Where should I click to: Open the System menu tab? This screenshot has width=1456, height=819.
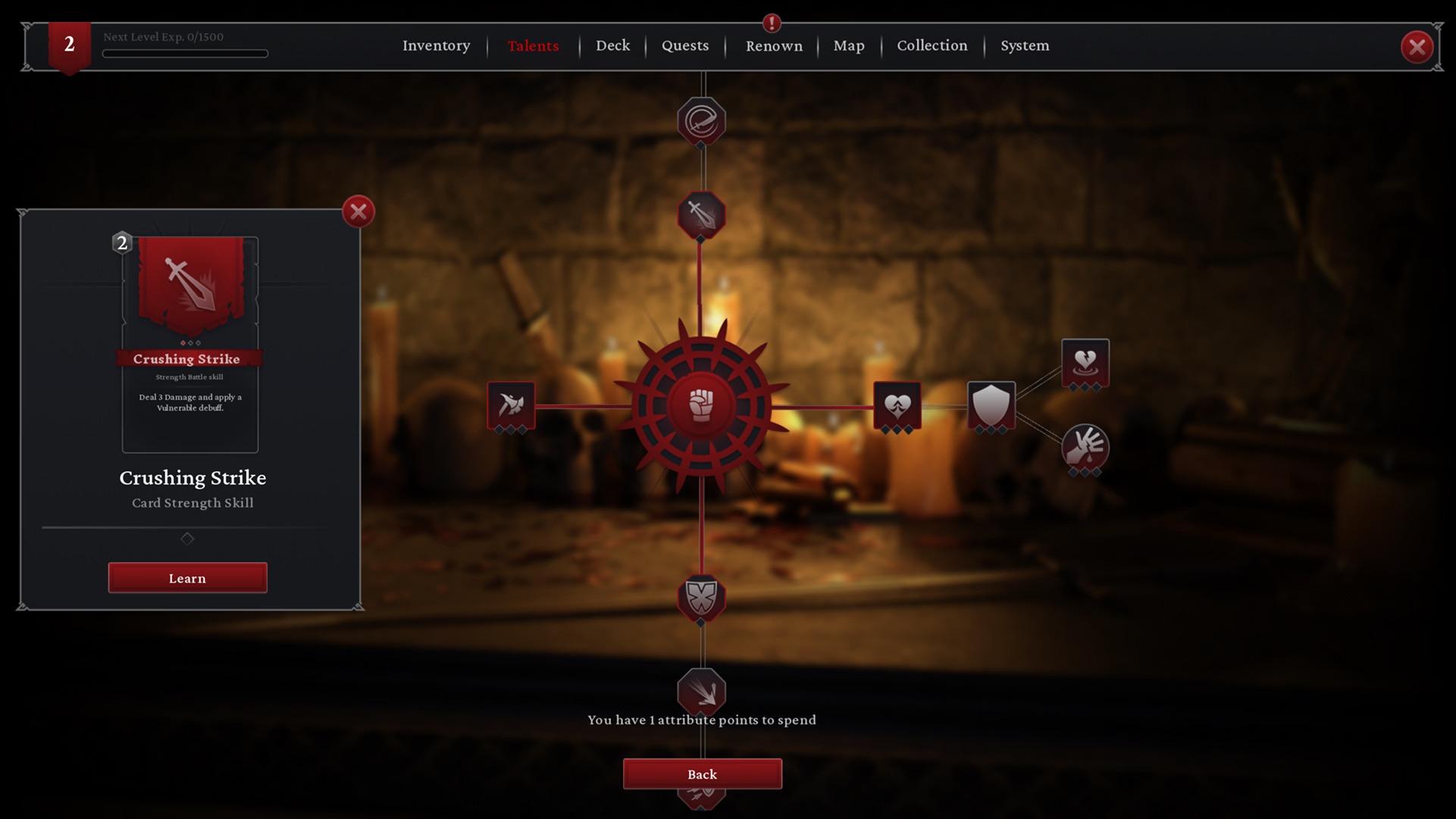[x=1025, y=45]
